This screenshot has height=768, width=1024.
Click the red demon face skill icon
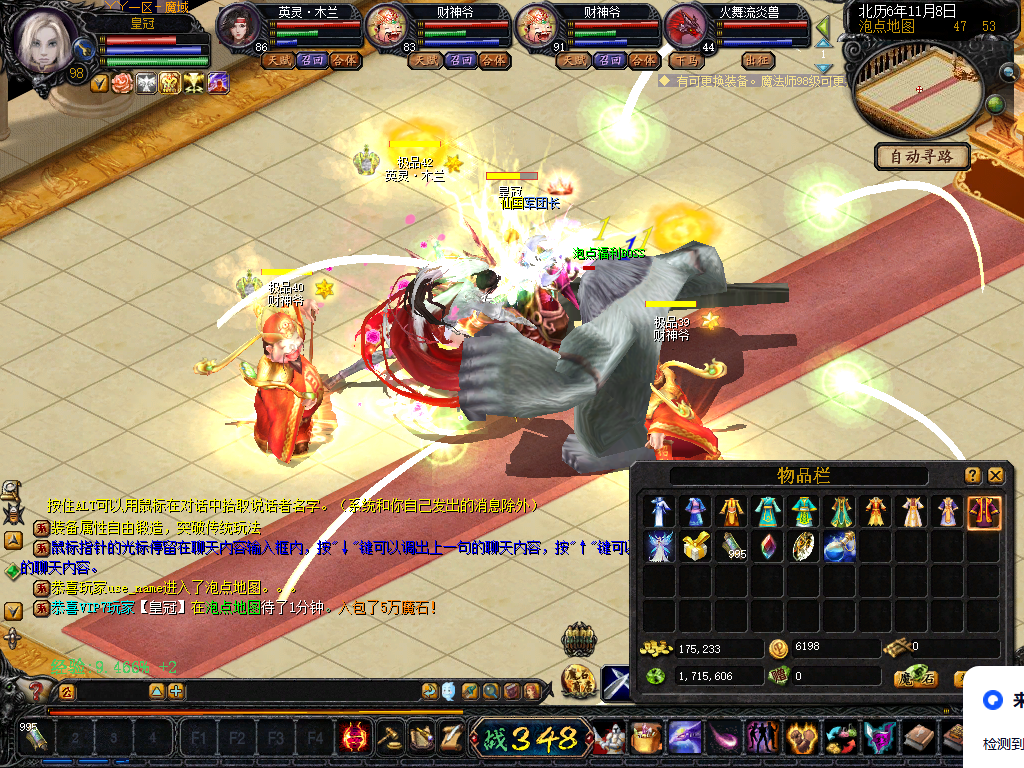coord(354,739)
